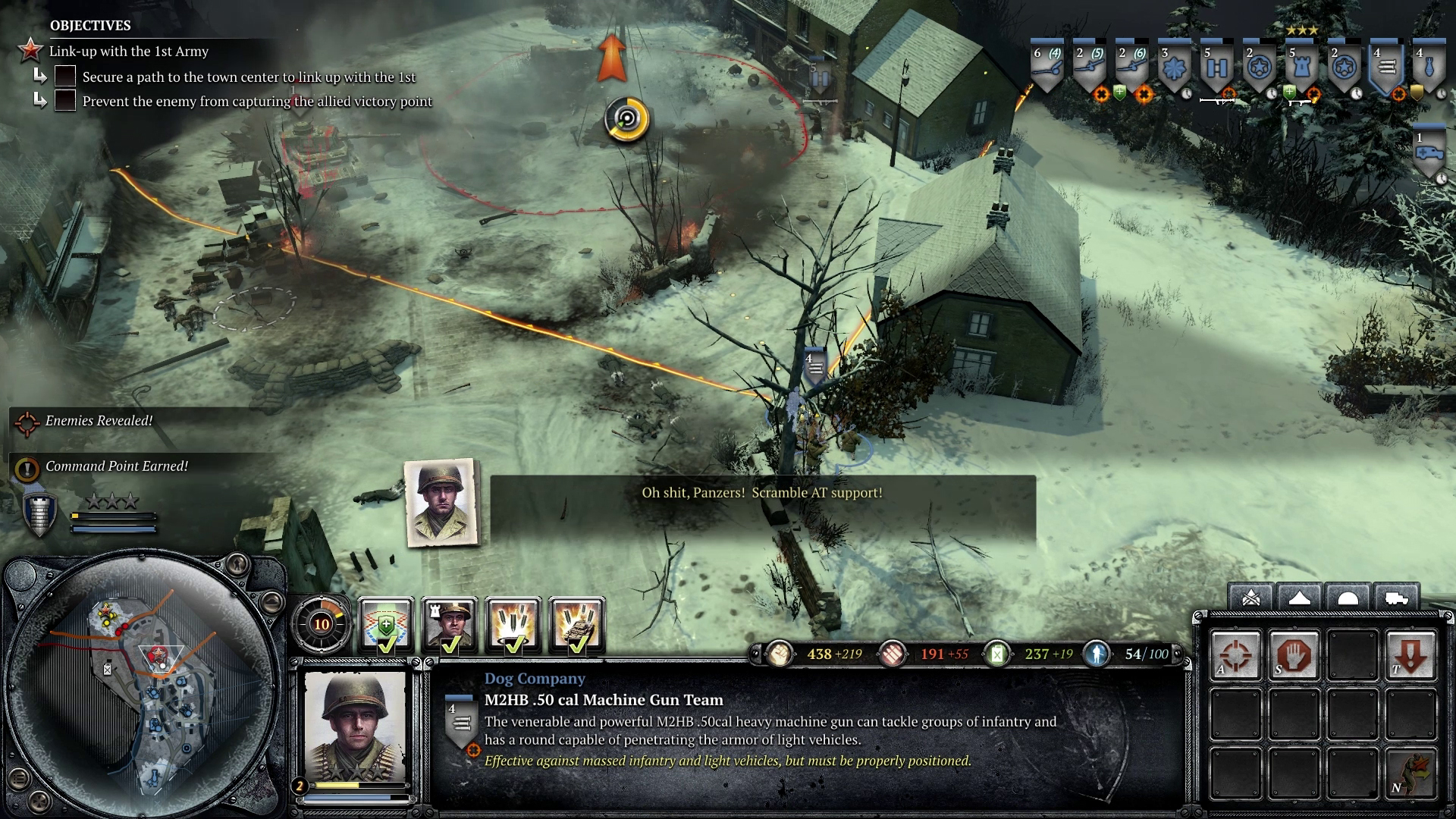
Task: Activate the officer portrait commander ability
Action: 450,625
